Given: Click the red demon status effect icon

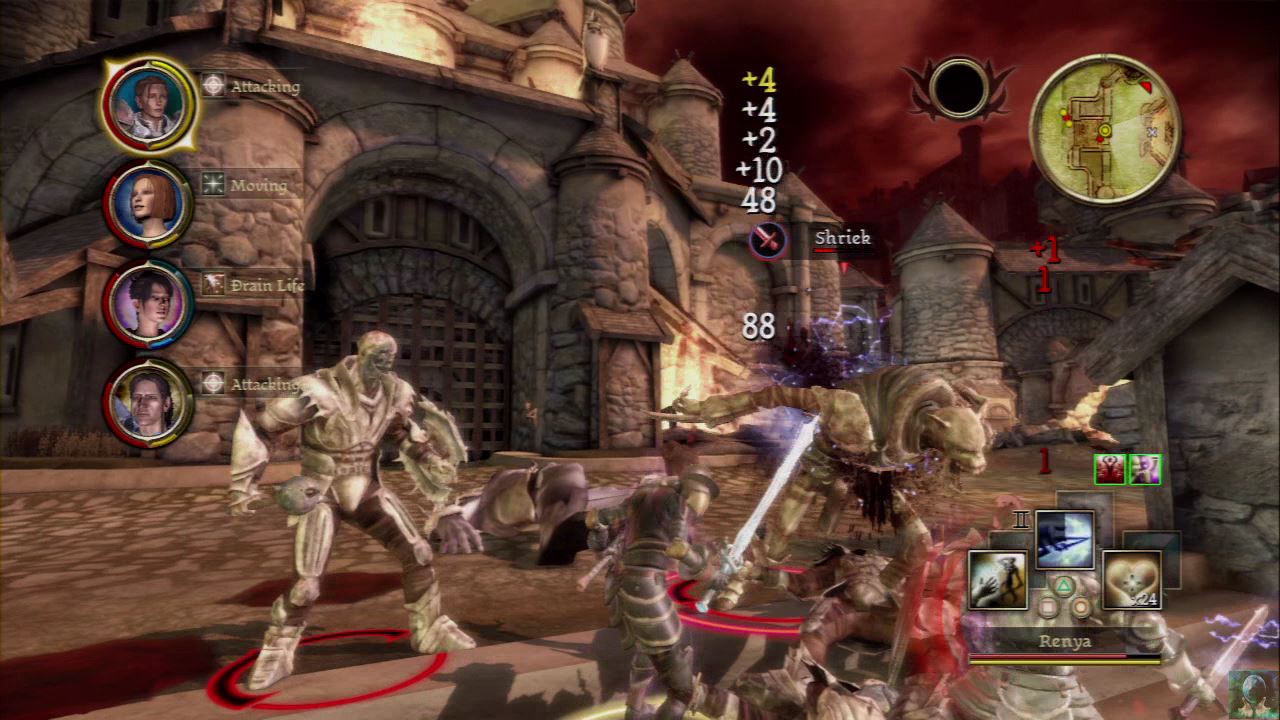Looking at the screenshot, I should 1110,469.
